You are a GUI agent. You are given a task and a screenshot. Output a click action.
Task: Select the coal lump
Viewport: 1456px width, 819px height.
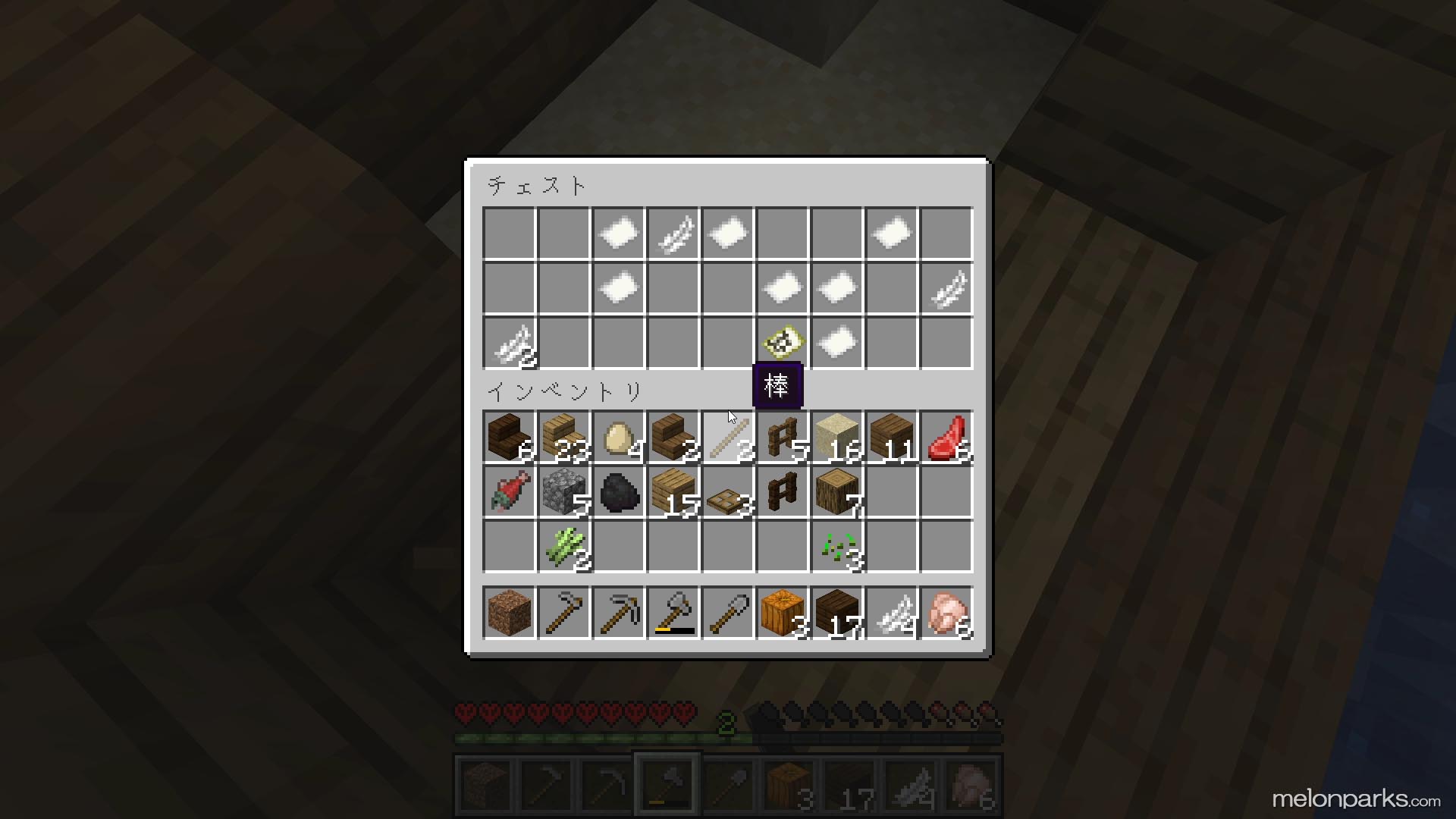[618, 492]
